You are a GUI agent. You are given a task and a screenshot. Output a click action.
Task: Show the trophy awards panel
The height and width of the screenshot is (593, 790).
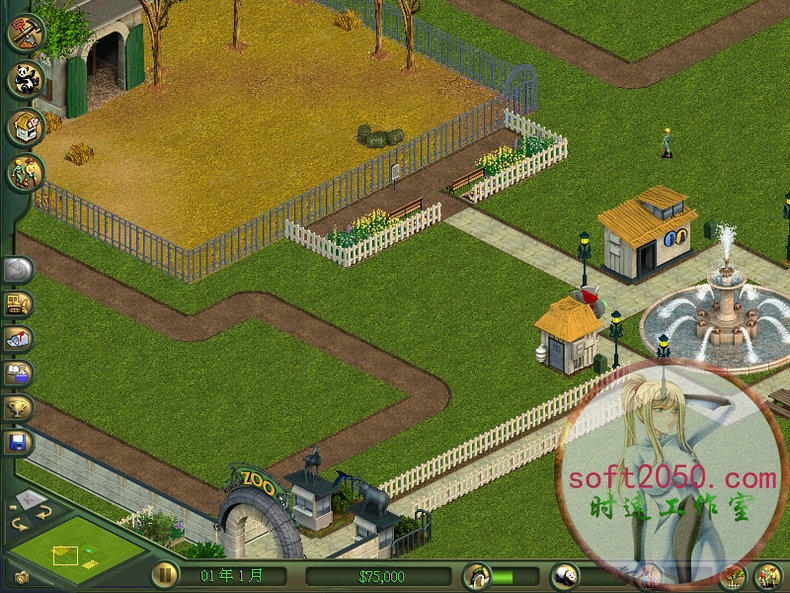click(19, 407)
